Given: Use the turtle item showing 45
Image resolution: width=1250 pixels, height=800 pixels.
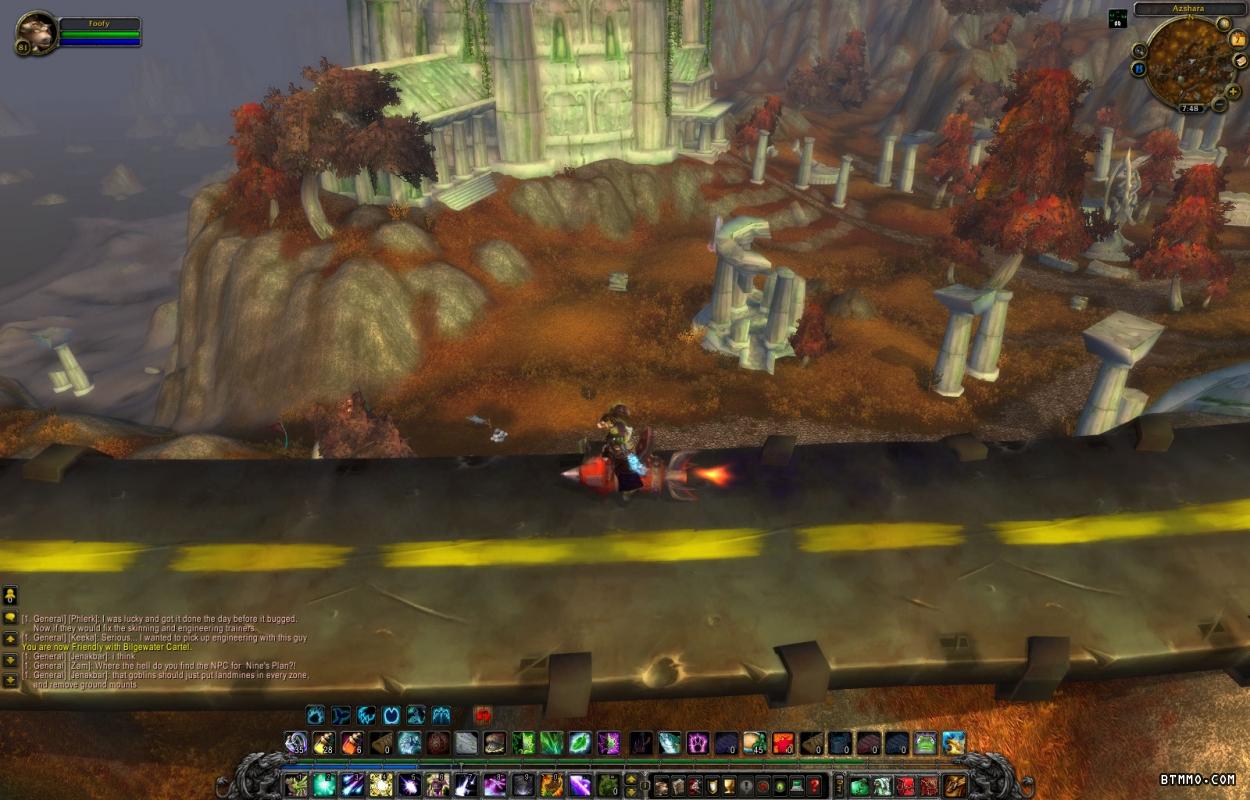Looking at the screenshot, I should point(754,743).
